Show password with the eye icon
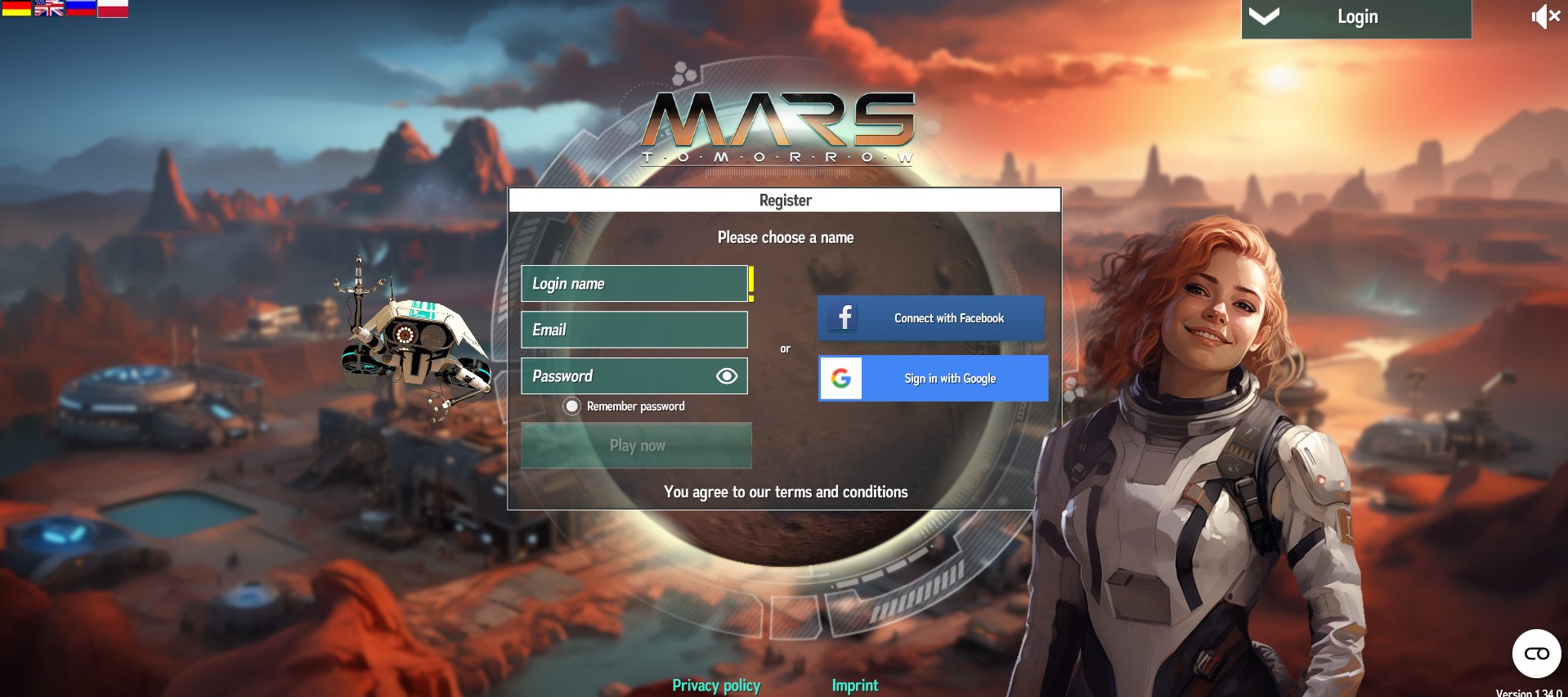The height and width of the screenshot is (697, 1568). (x=727, y=375)
